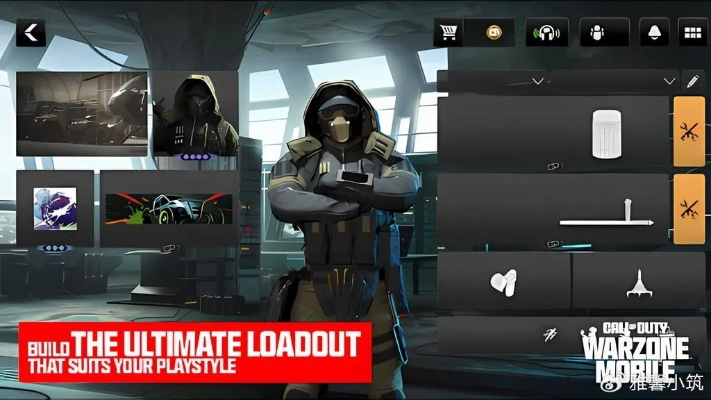Select the first weapon slot with magazine

(554, 131)
